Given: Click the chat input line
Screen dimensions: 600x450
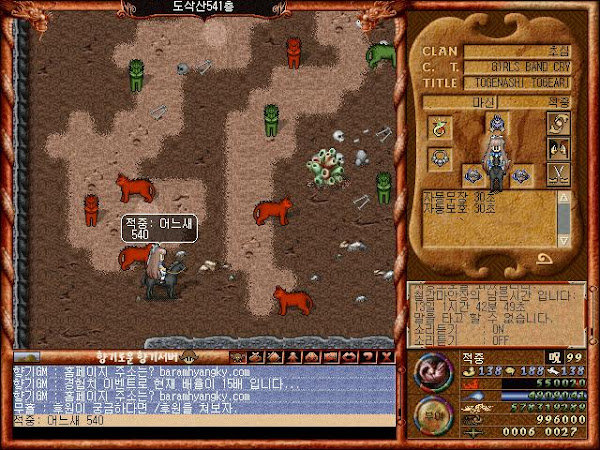Looking at the screenshot, I should (200, 421).
